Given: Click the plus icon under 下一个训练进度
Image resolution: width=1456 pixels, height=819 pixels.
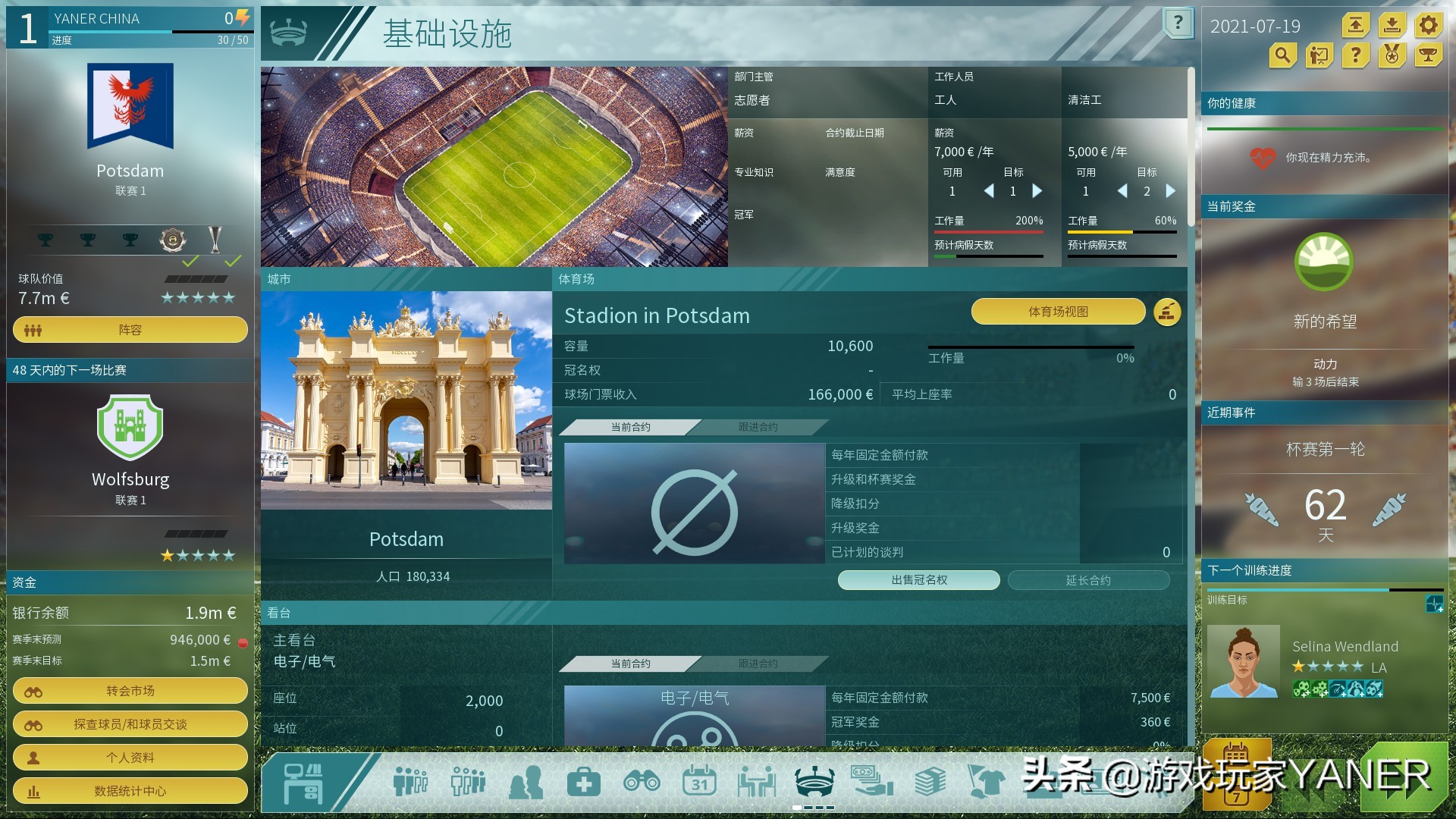Looking at the screenshot, I should [x=1436, y=605].
